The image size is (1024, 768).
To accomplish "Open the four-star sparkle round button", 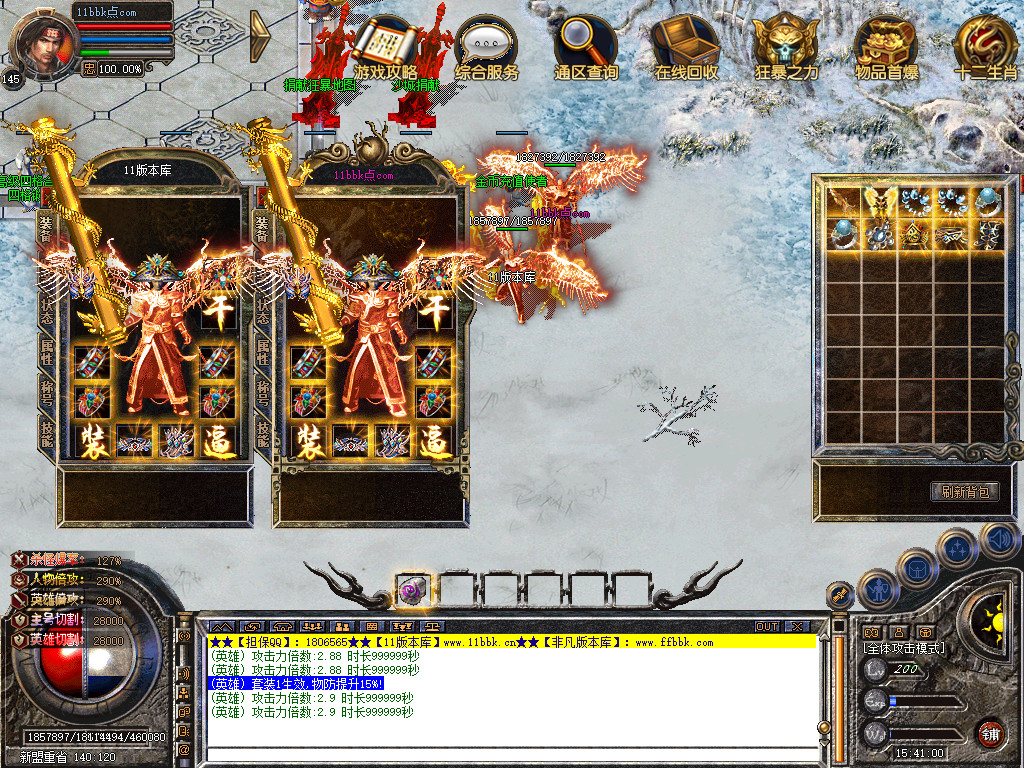I will [956, 548].
